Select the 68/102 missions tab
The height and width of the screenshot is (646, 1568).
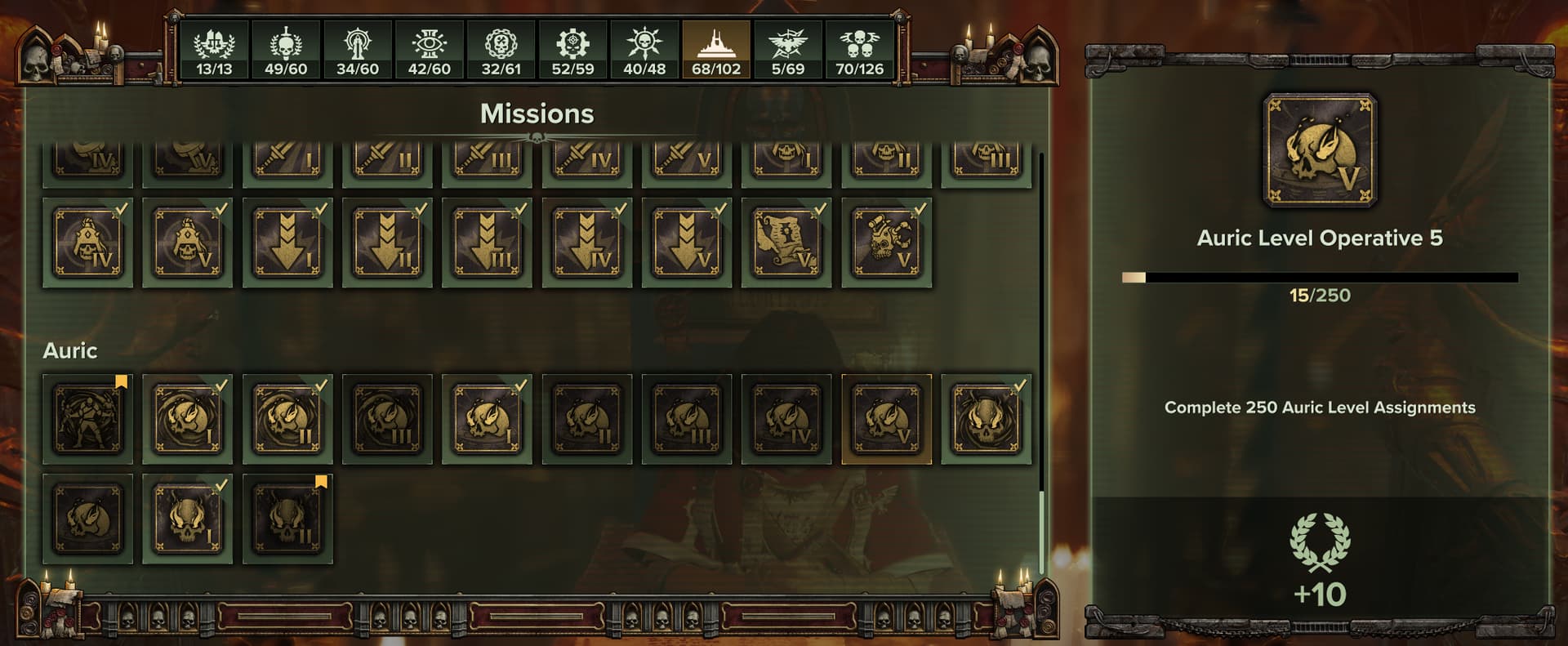pyautogui.click(x=716, y=51)
